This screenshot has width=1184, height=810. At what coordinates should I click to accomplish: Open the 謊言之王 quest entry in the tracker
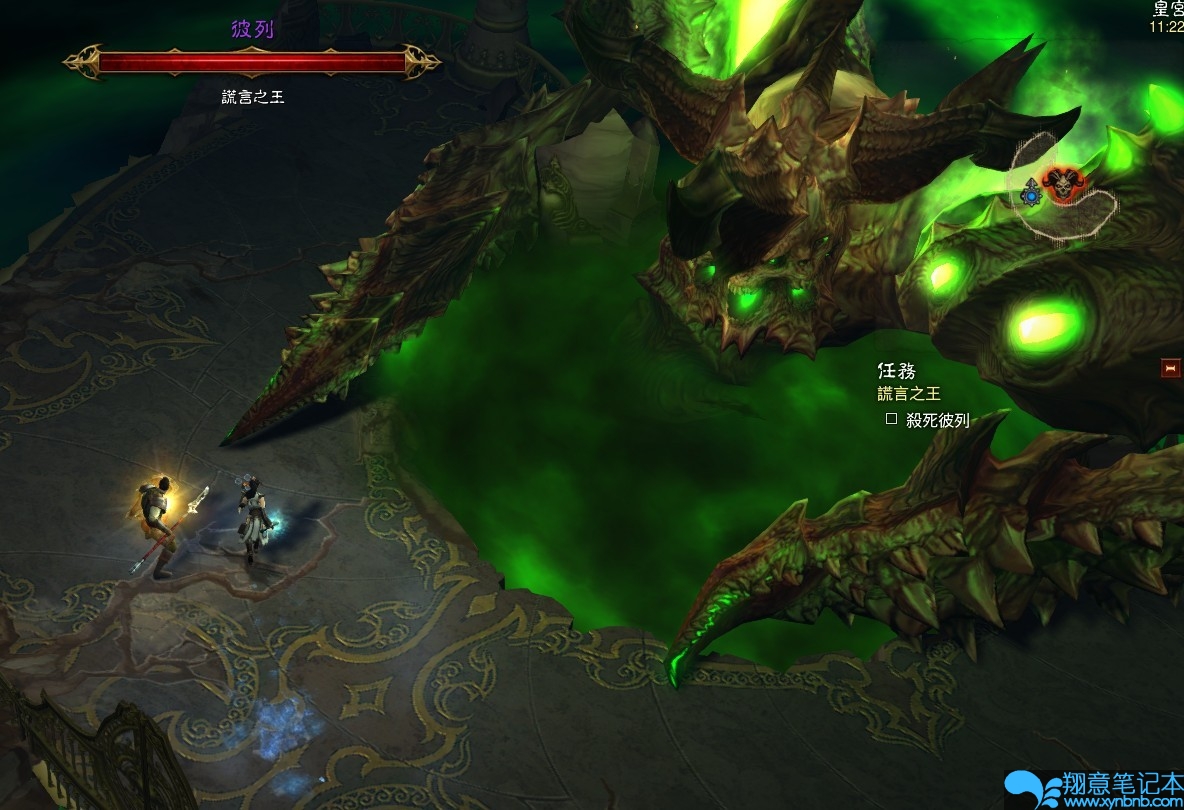(x=909, y=394)
